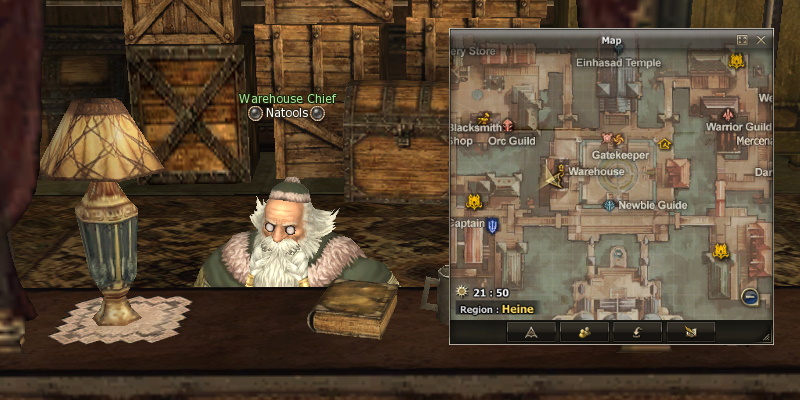
Task: Click the minus zoom-out button on the map
Action: pyautogui.click(x=749, y=295)
